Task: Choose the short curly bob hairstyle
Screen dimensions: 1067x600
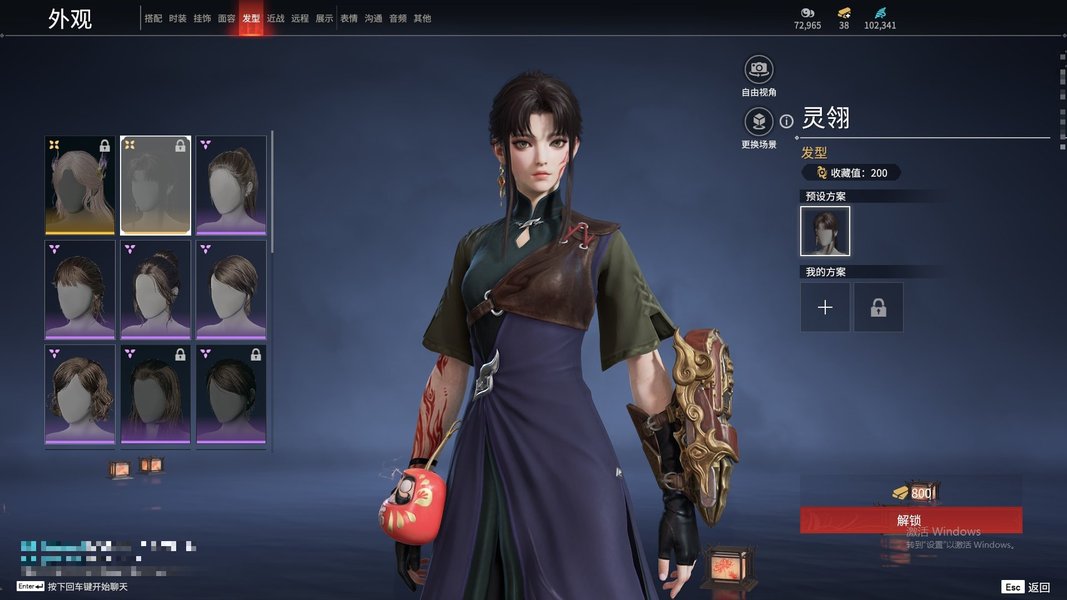Action: 80,393
